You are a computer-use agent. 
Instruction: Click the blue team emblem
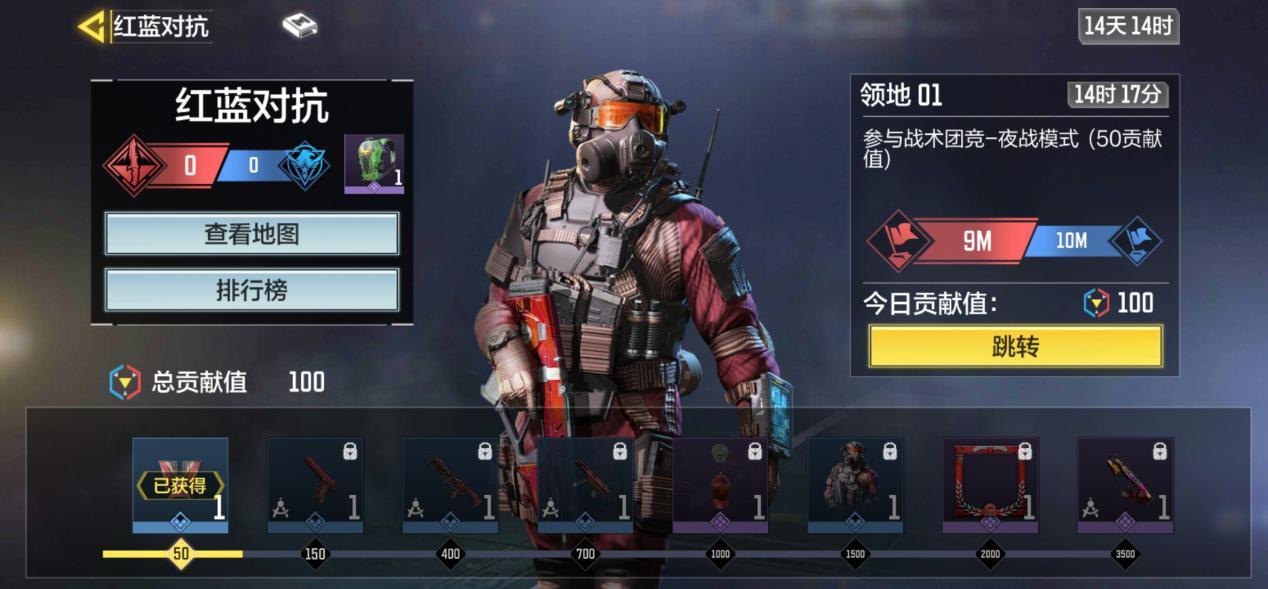pyautogui.click(x=303, y=166)
